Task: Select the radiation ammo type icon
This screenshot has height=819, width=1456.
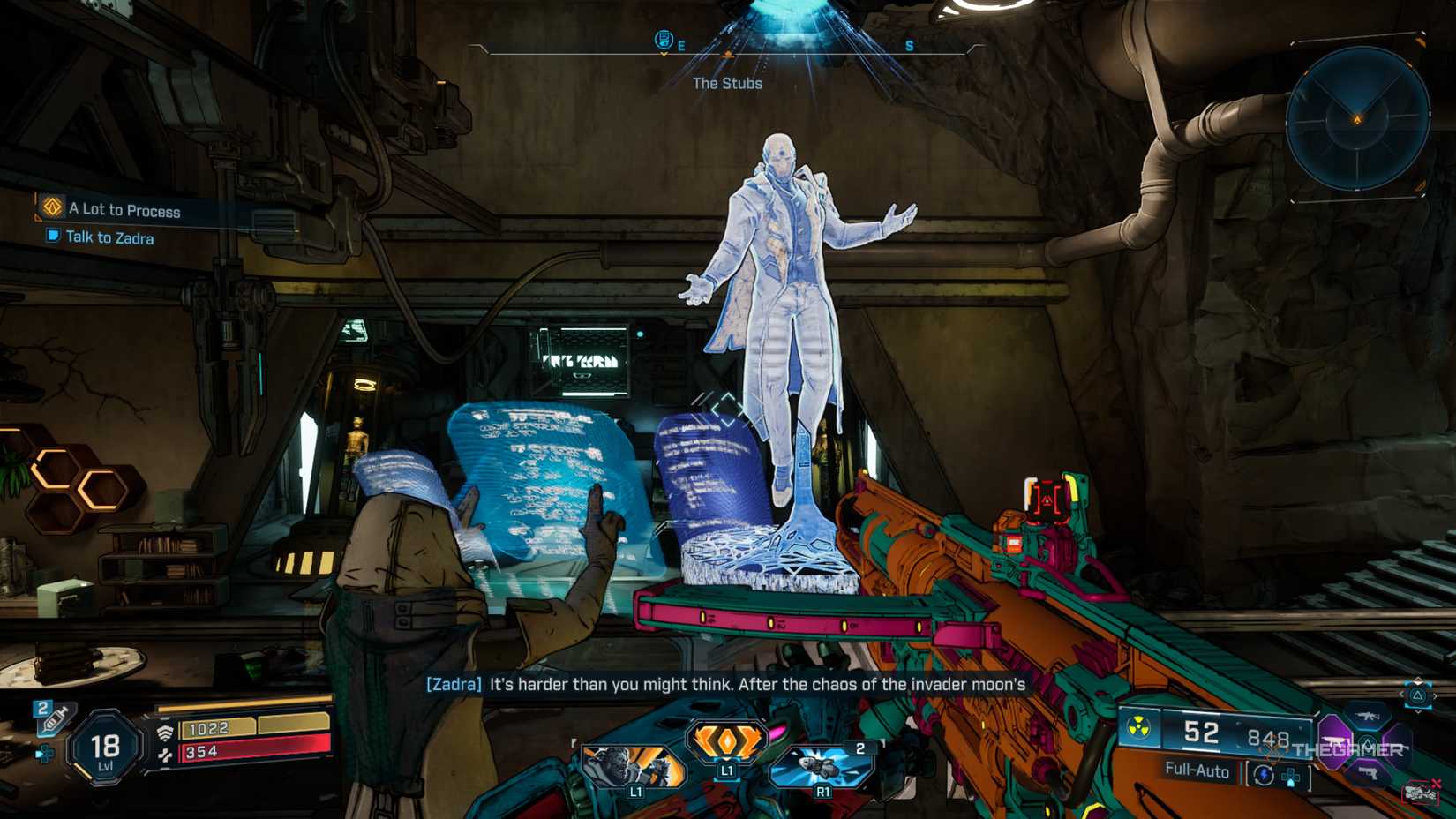Action: 1138,731
